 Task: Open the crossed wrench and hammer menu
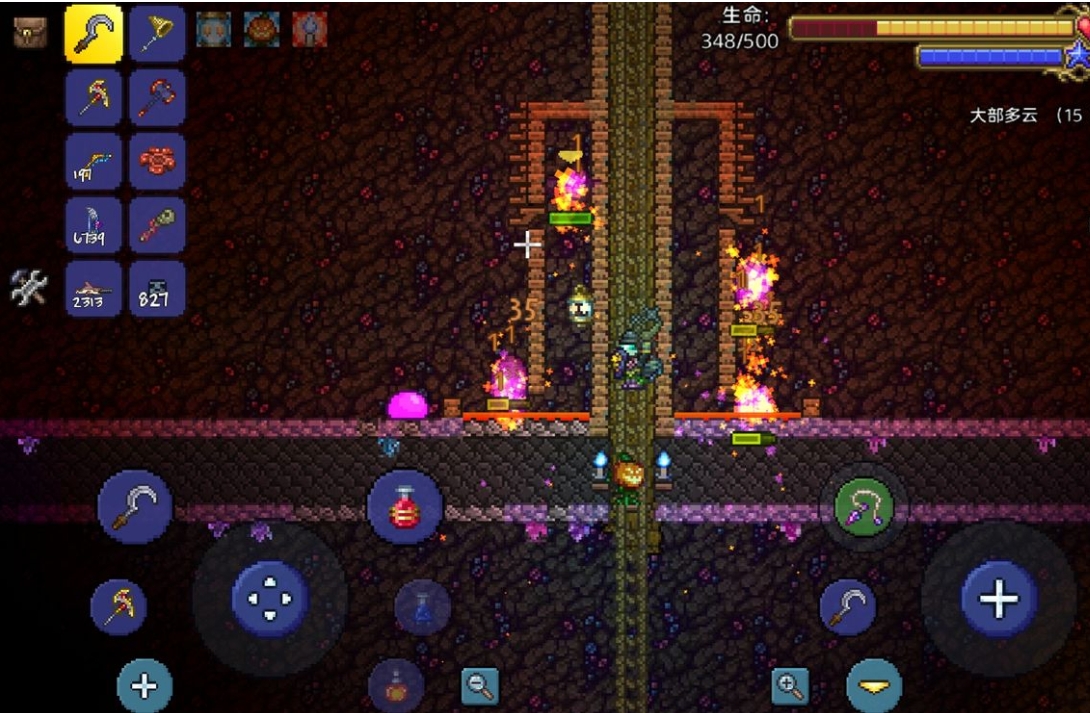click(29, 288)
